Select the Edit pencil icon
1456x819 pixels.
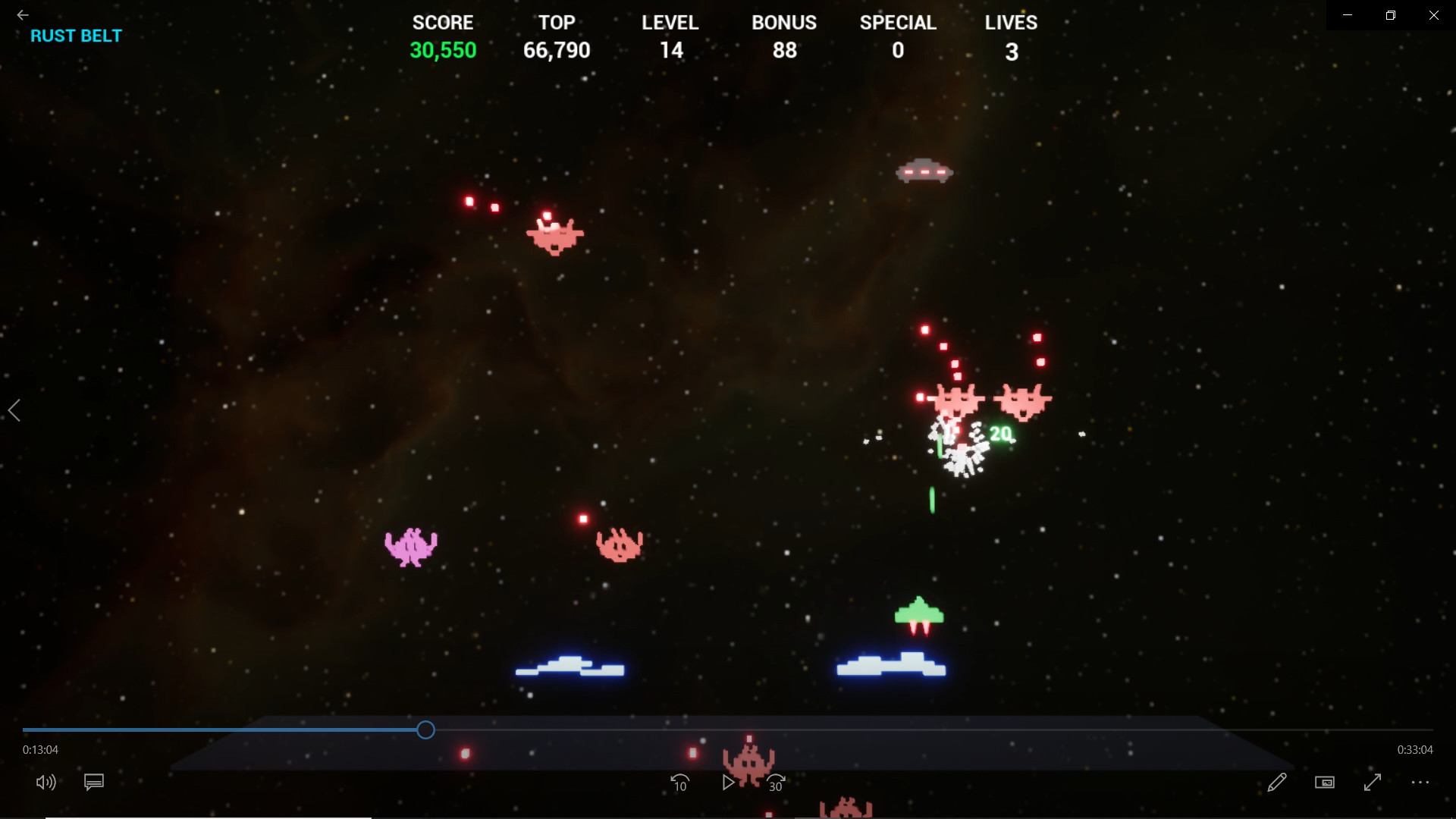point(1278,783)
